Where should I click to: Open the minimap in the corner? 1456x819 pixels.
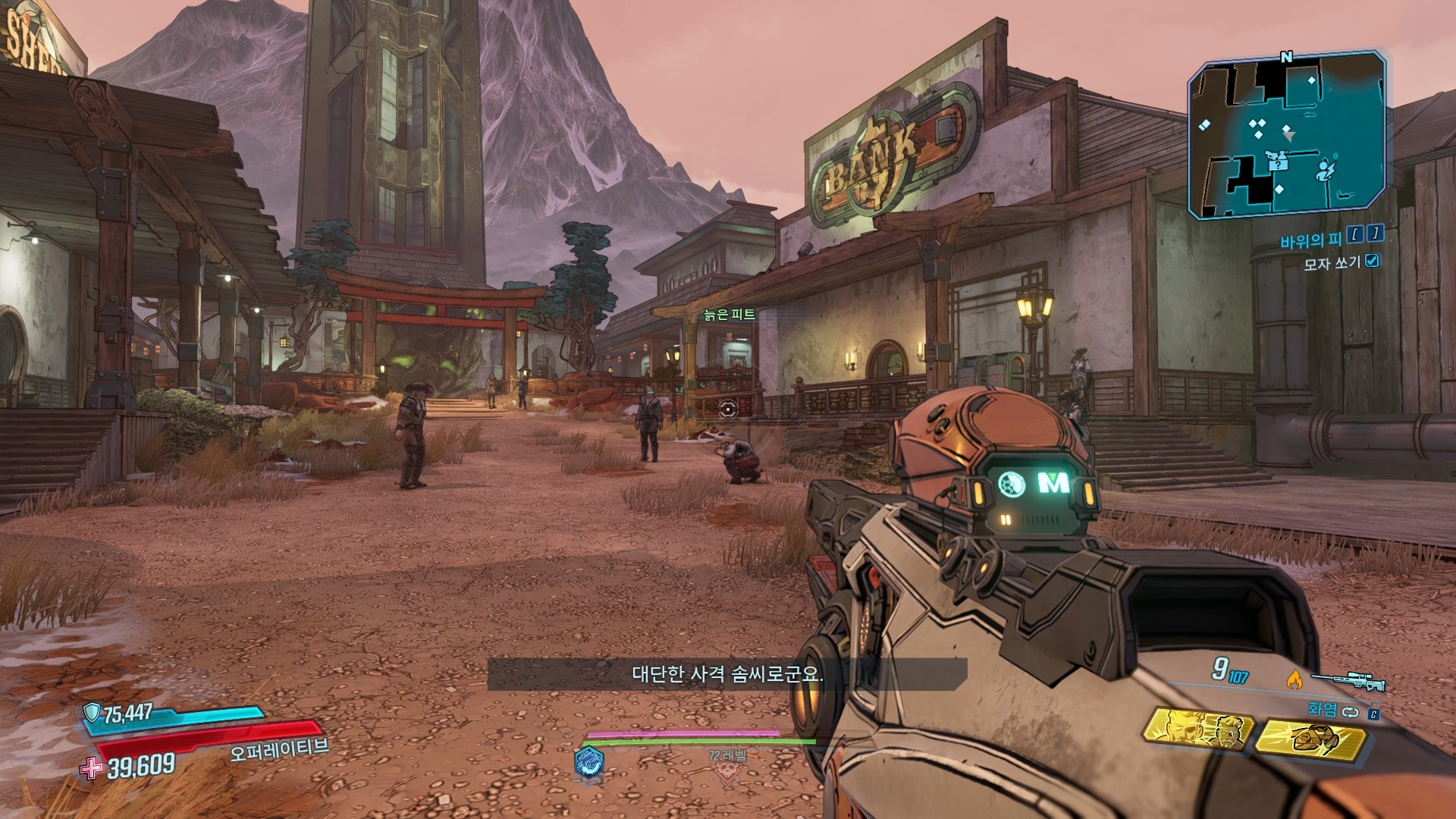coord(1286,135)
